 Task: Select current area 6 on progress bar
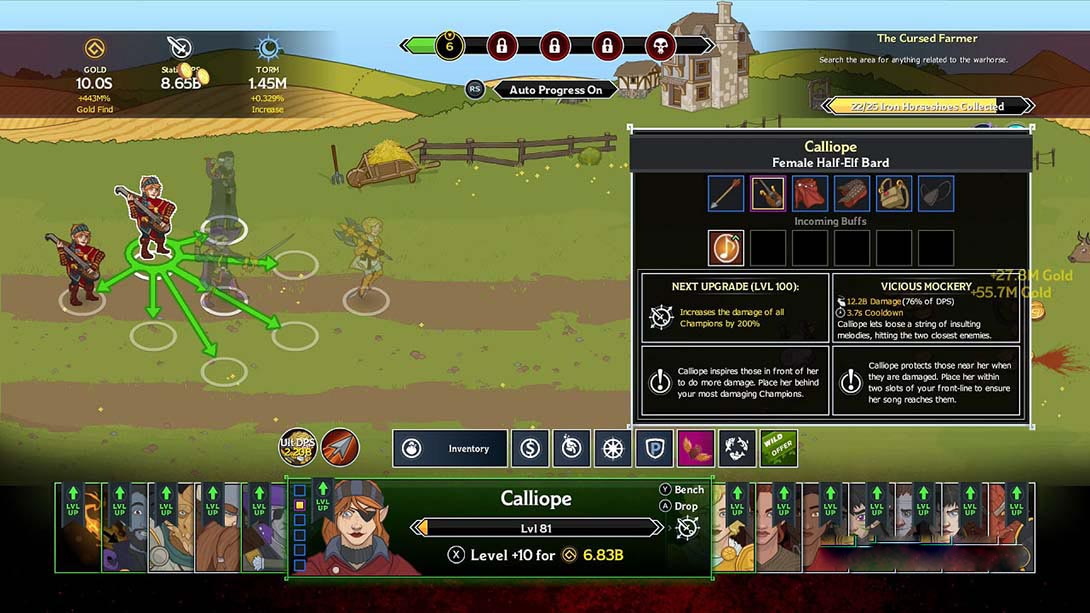click(x=450, y=45)
